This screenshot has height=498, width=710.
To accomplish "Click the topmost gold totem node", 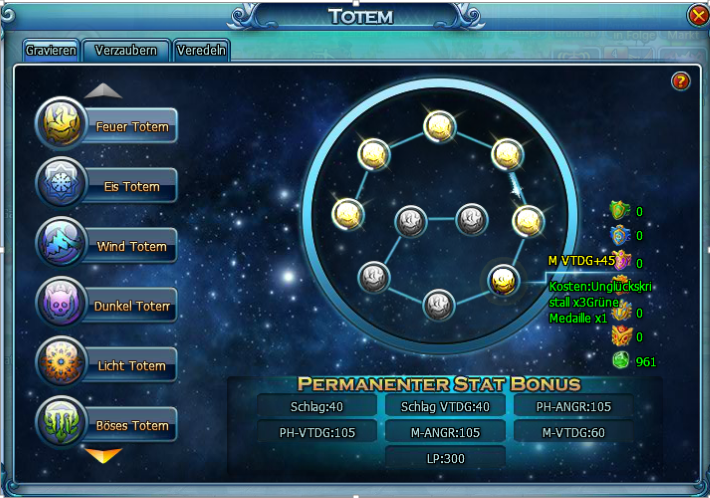I will click(x=439, y=125).
